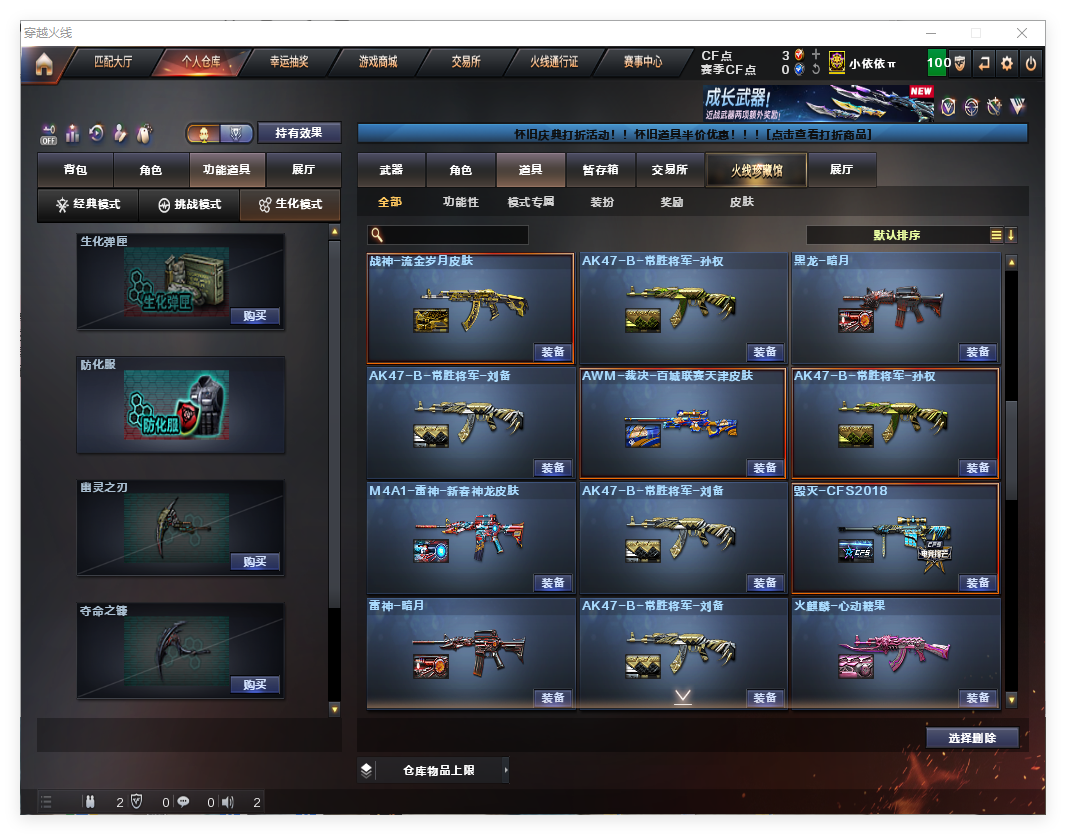Image resolution: width=1066 pixels, height=835 pixels.
Task: Show the 持有效果 owned effects
Action: 299,133
